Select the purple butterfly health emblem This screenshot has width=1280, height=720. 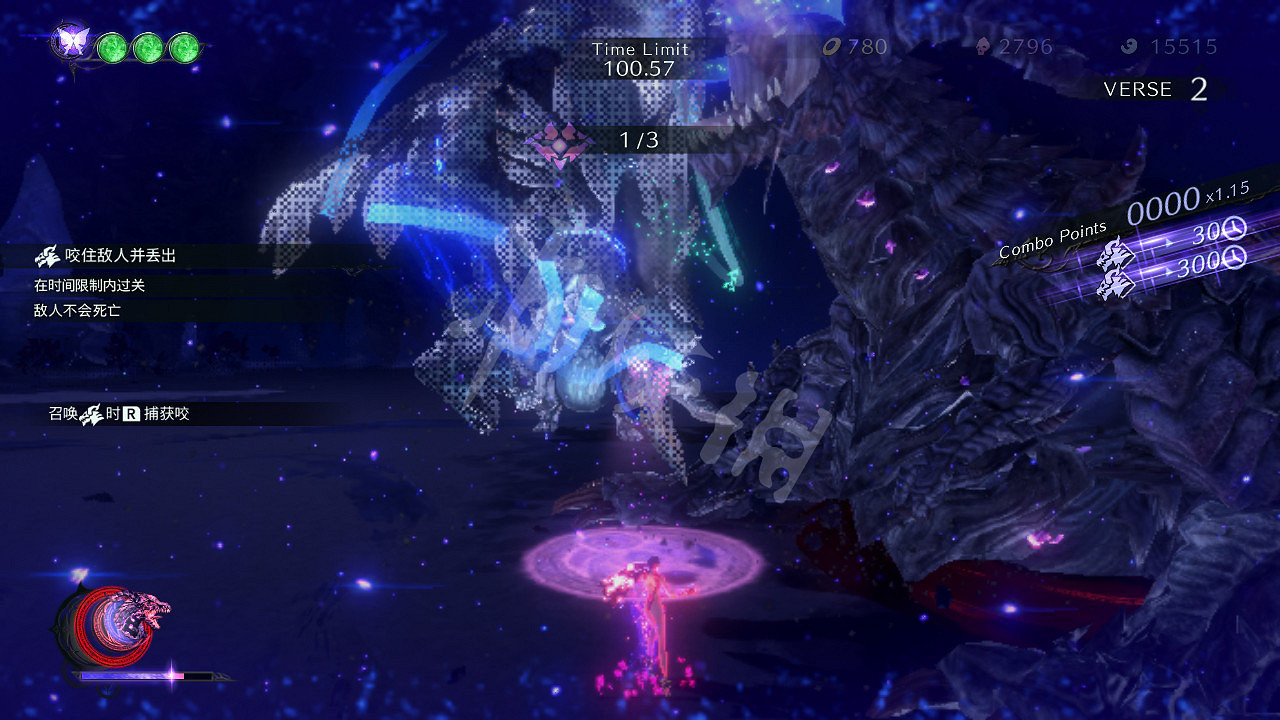(72, 40)
